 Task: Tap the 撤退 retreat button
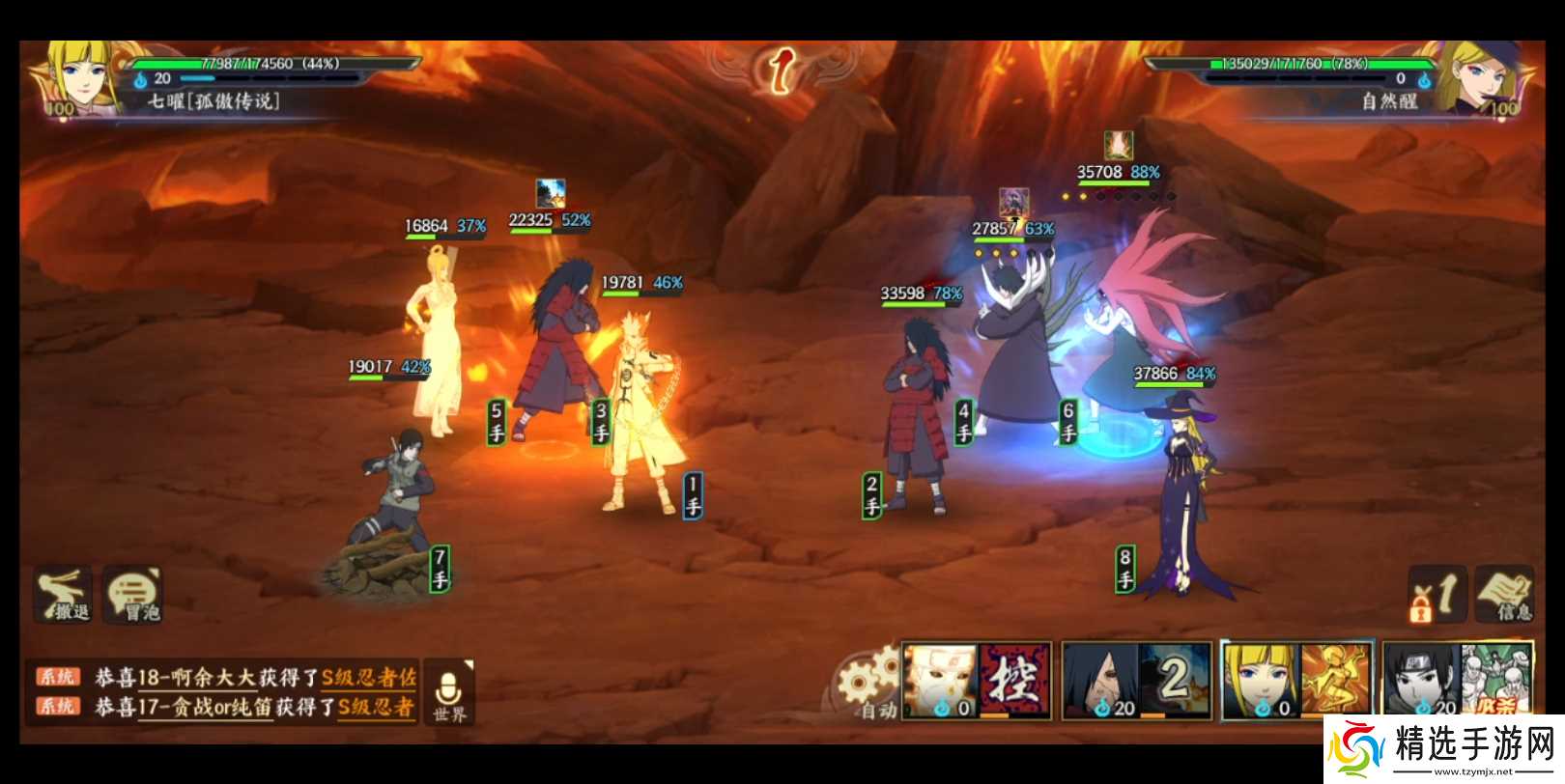65,594
